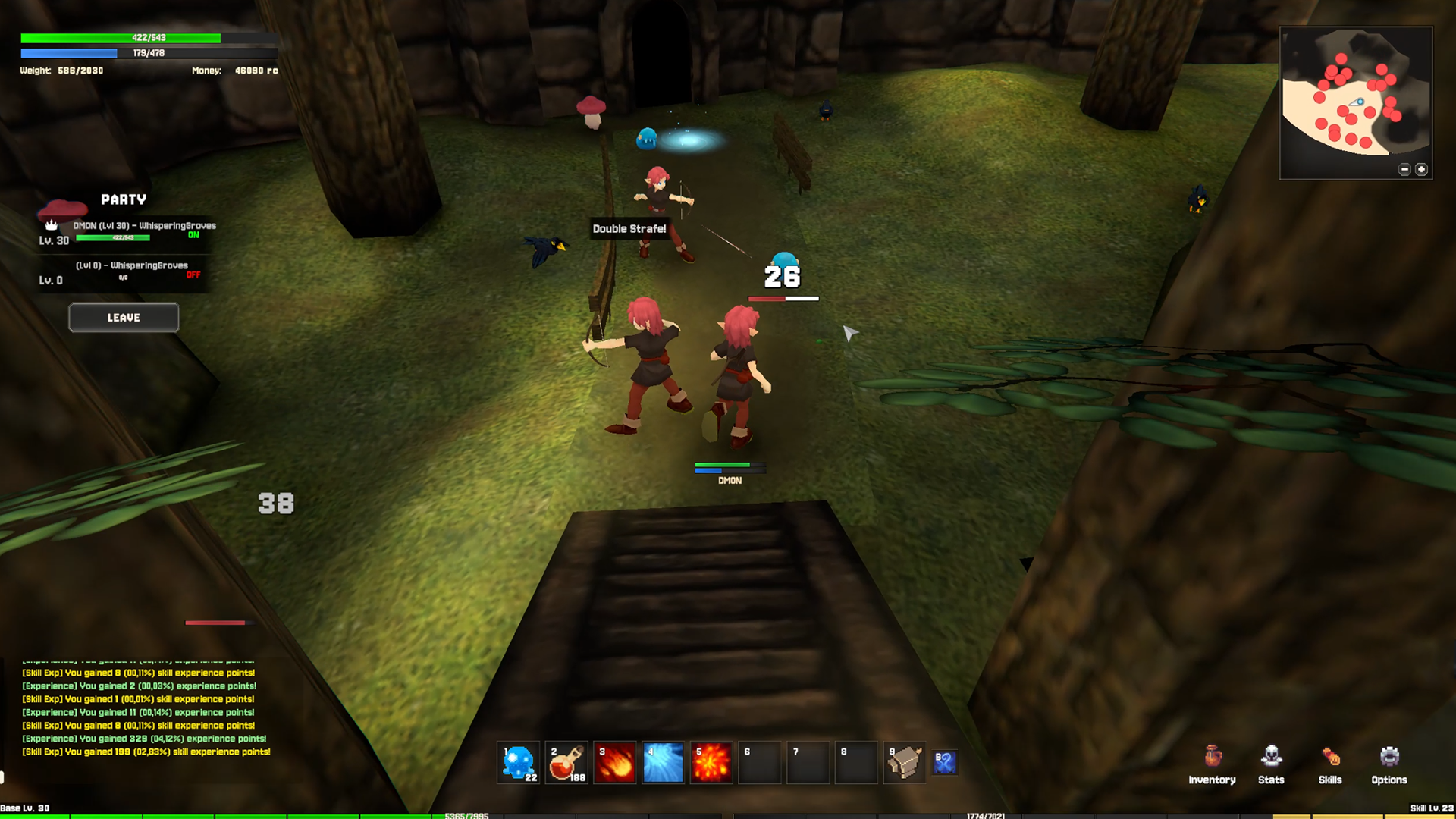Toggle visibility of the Party panel header

[124, 199]
